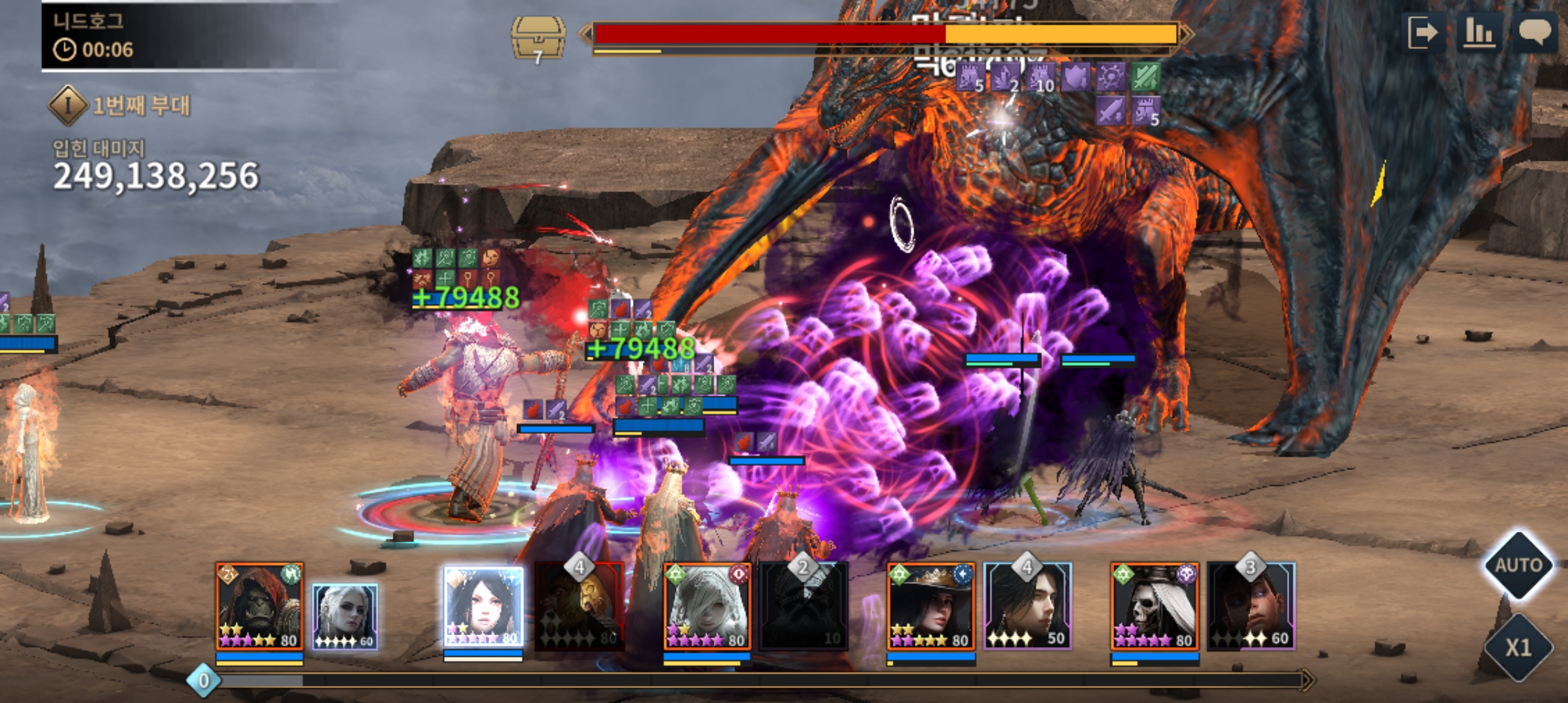Select the small silver-haired level 60 portrait
Image resolution: width=1568 pixels, height=703 pixels.
coord(344,616)
